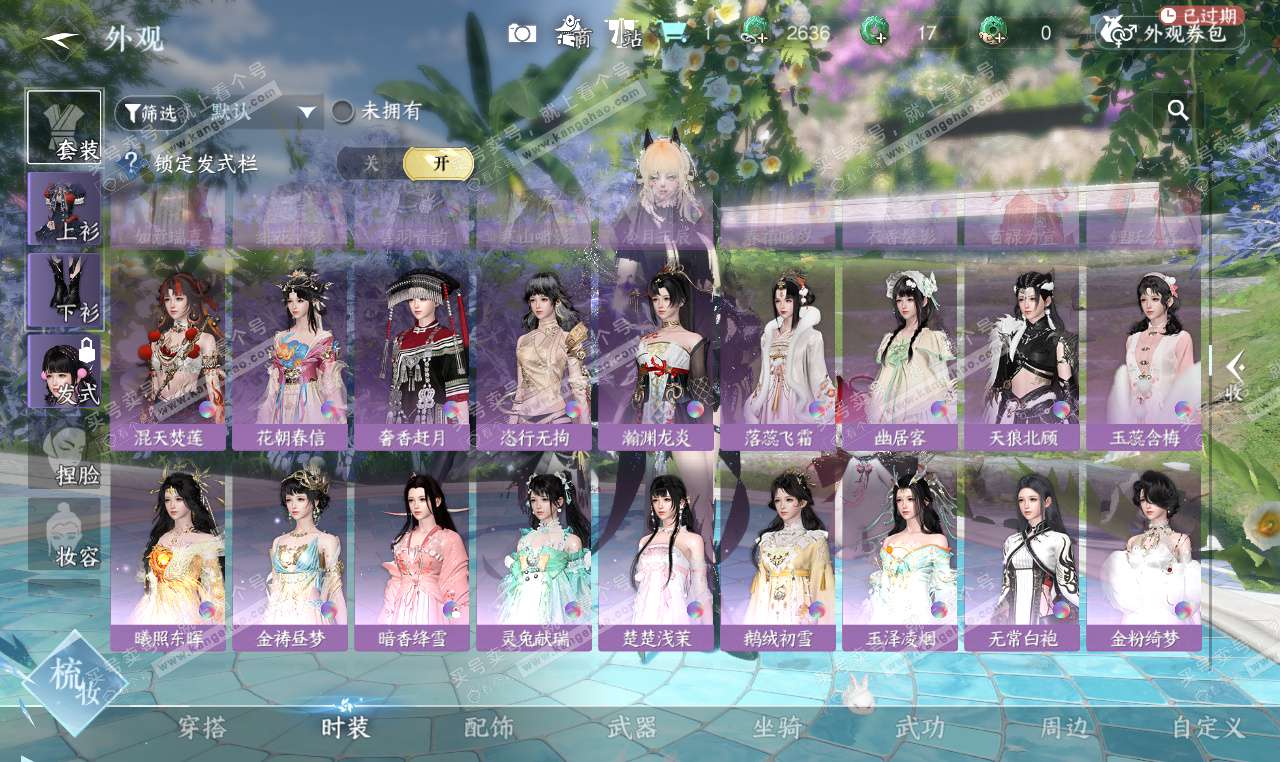Open the search magnifier icon
This screenshot has height=762, width=1280.
(1178, 110)
